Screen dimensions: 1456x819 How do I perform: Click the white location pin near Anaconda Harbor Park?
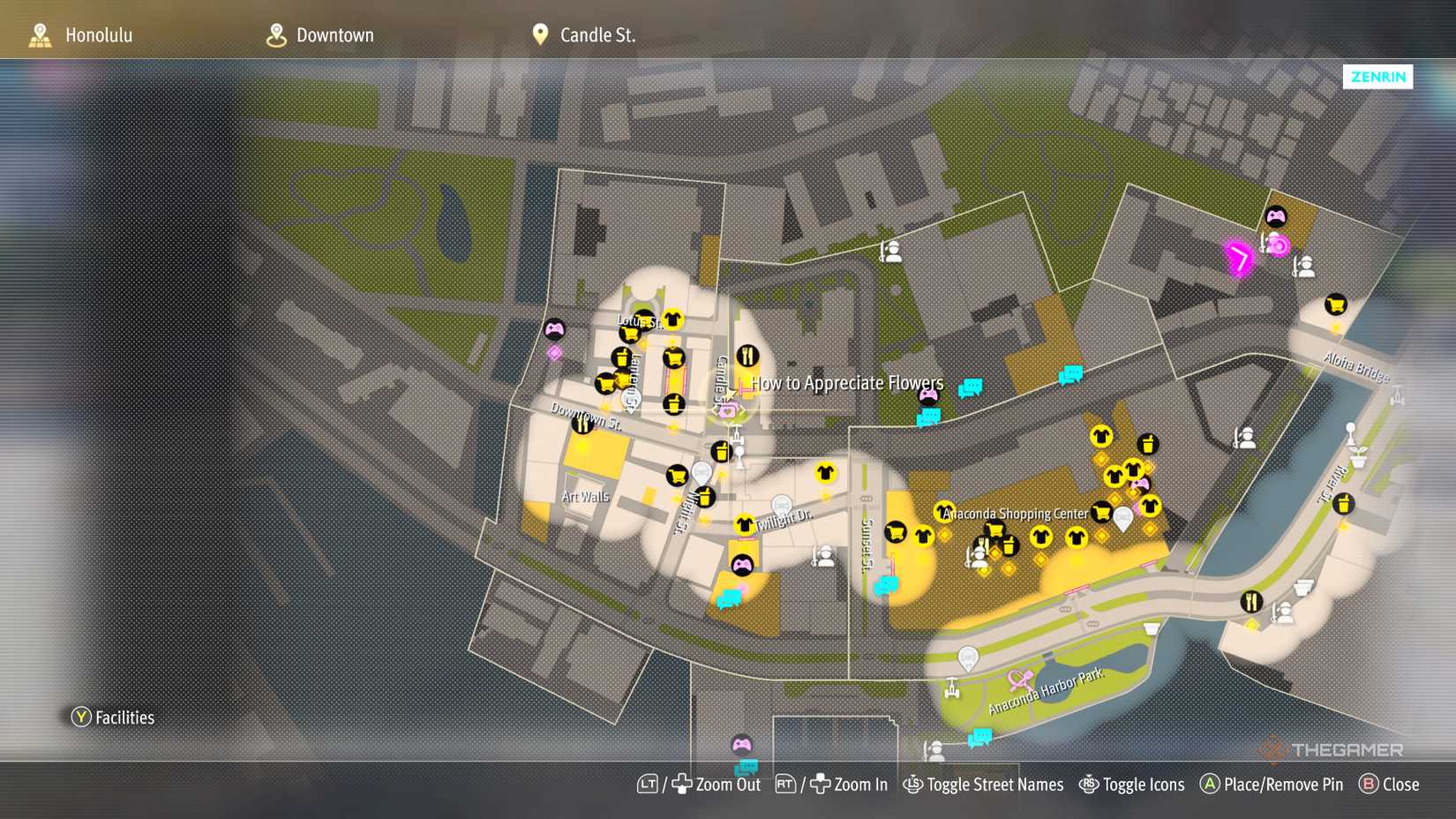pos(970,657)
